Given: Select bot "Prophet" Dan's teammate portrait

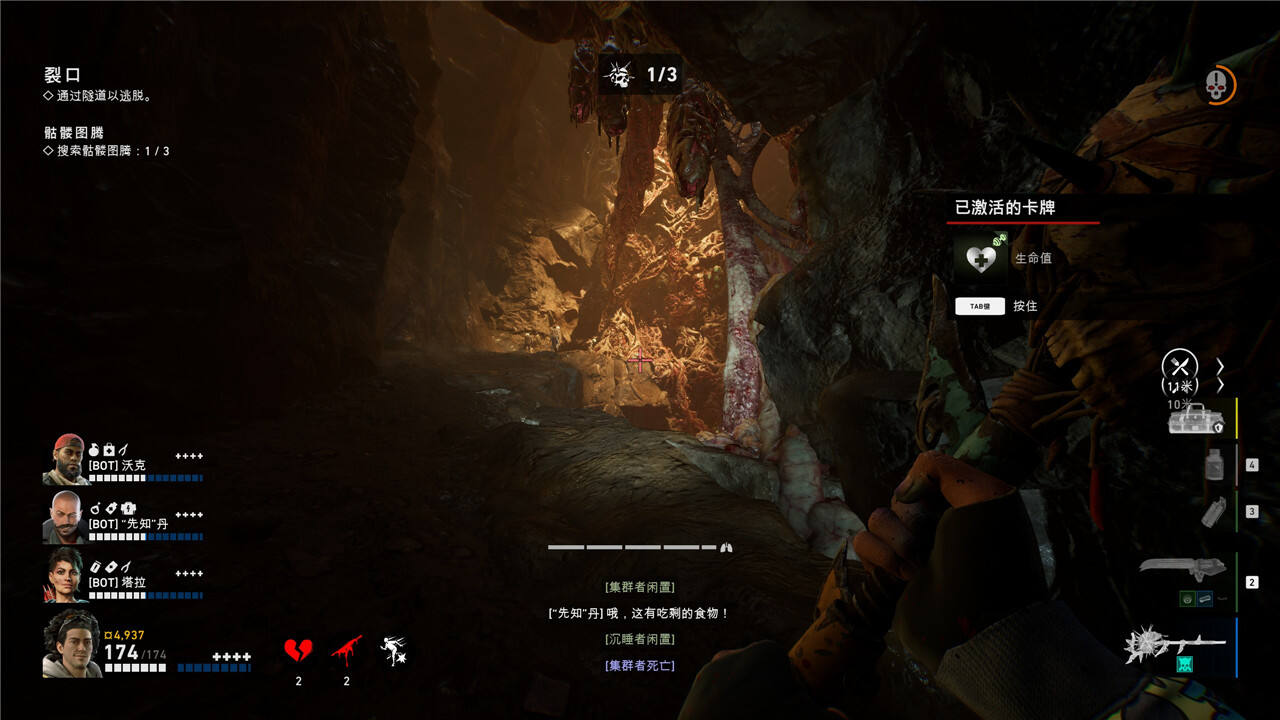Looking at the screenshot, I should click(66, 516).
